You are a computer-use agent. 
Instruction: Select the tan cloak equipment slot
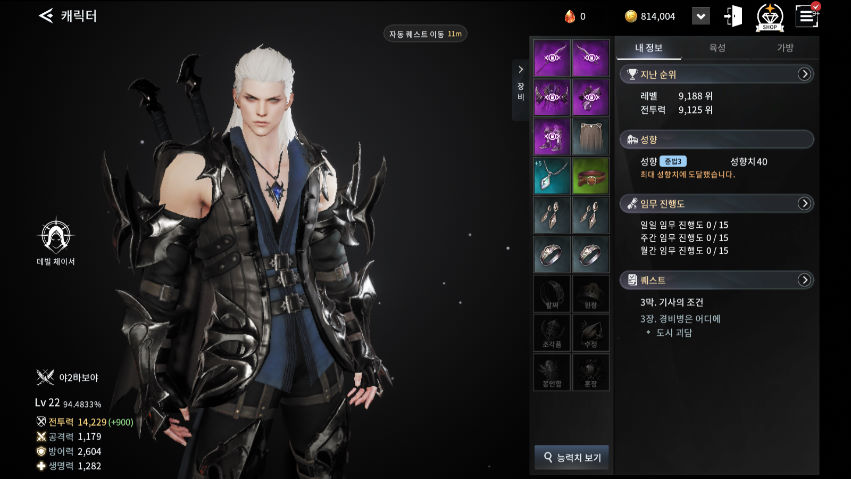point(590,137)
